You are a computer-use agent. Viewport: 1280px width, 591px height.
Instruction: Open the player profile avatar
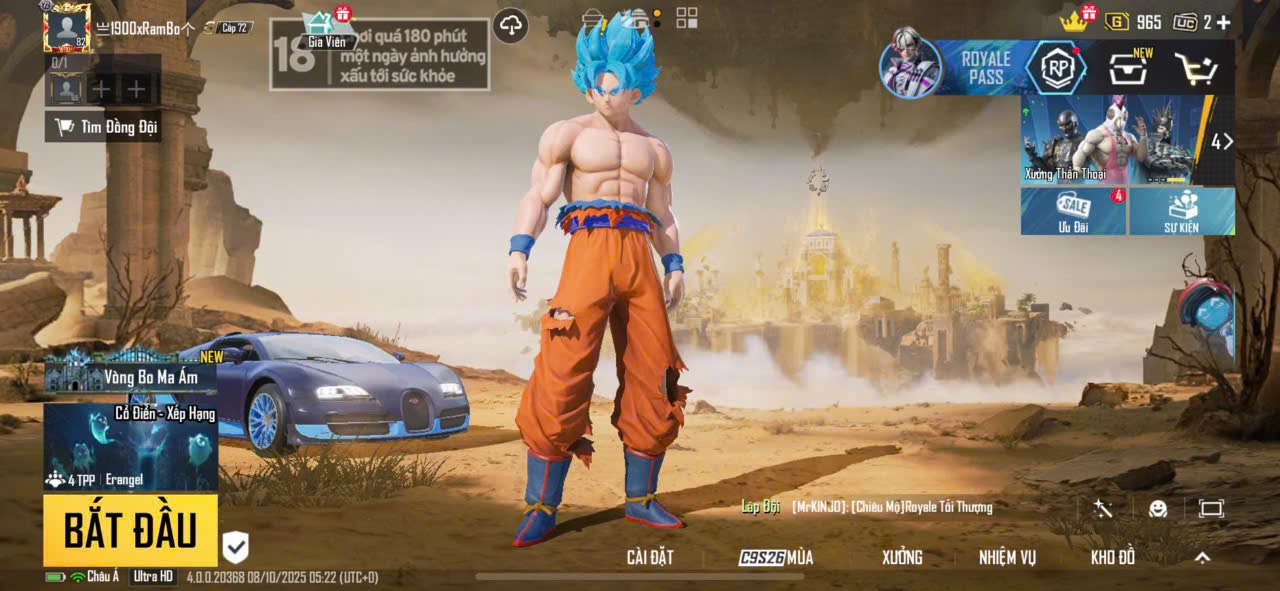[x=67, y=28]
